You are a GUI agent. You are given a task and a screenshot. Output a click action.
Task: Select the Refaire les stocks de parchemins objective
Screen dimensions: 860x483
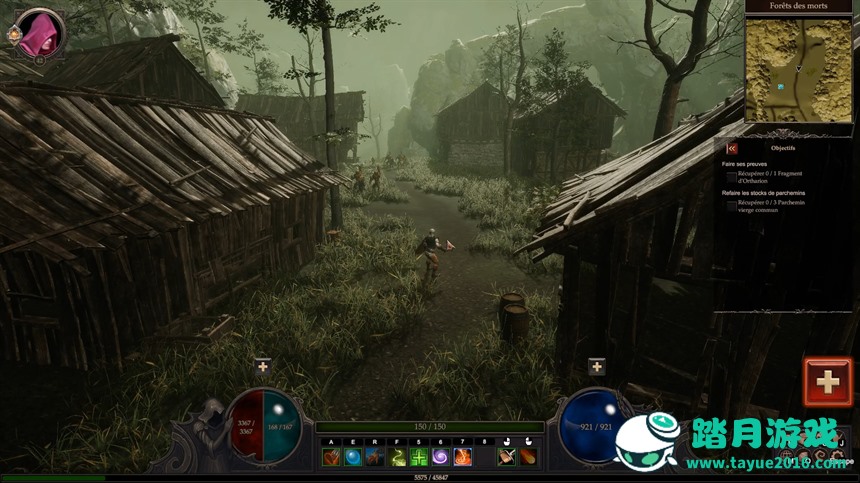click(x=764, y=192)
